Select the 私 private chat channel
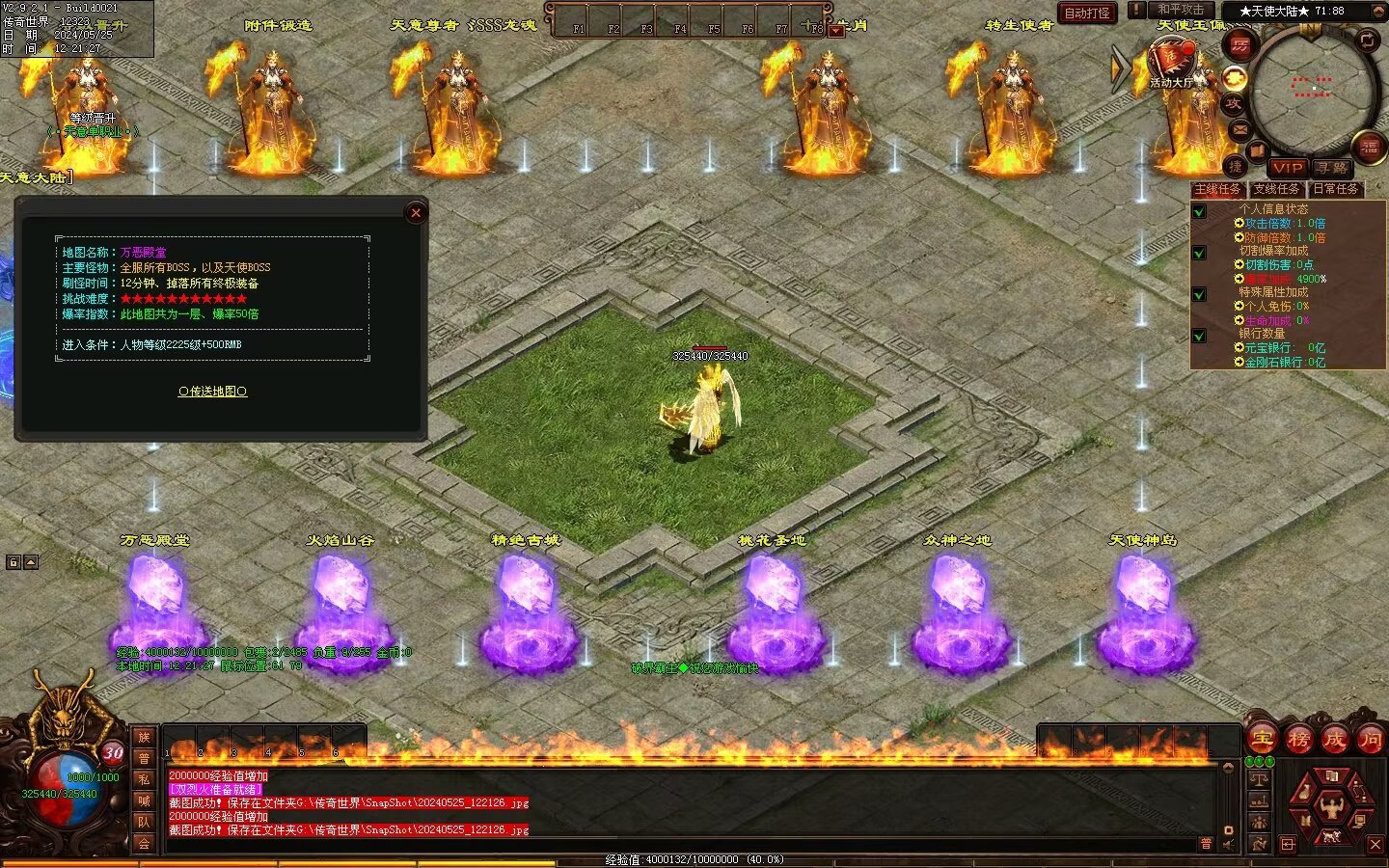 click(x=144, y=780)
